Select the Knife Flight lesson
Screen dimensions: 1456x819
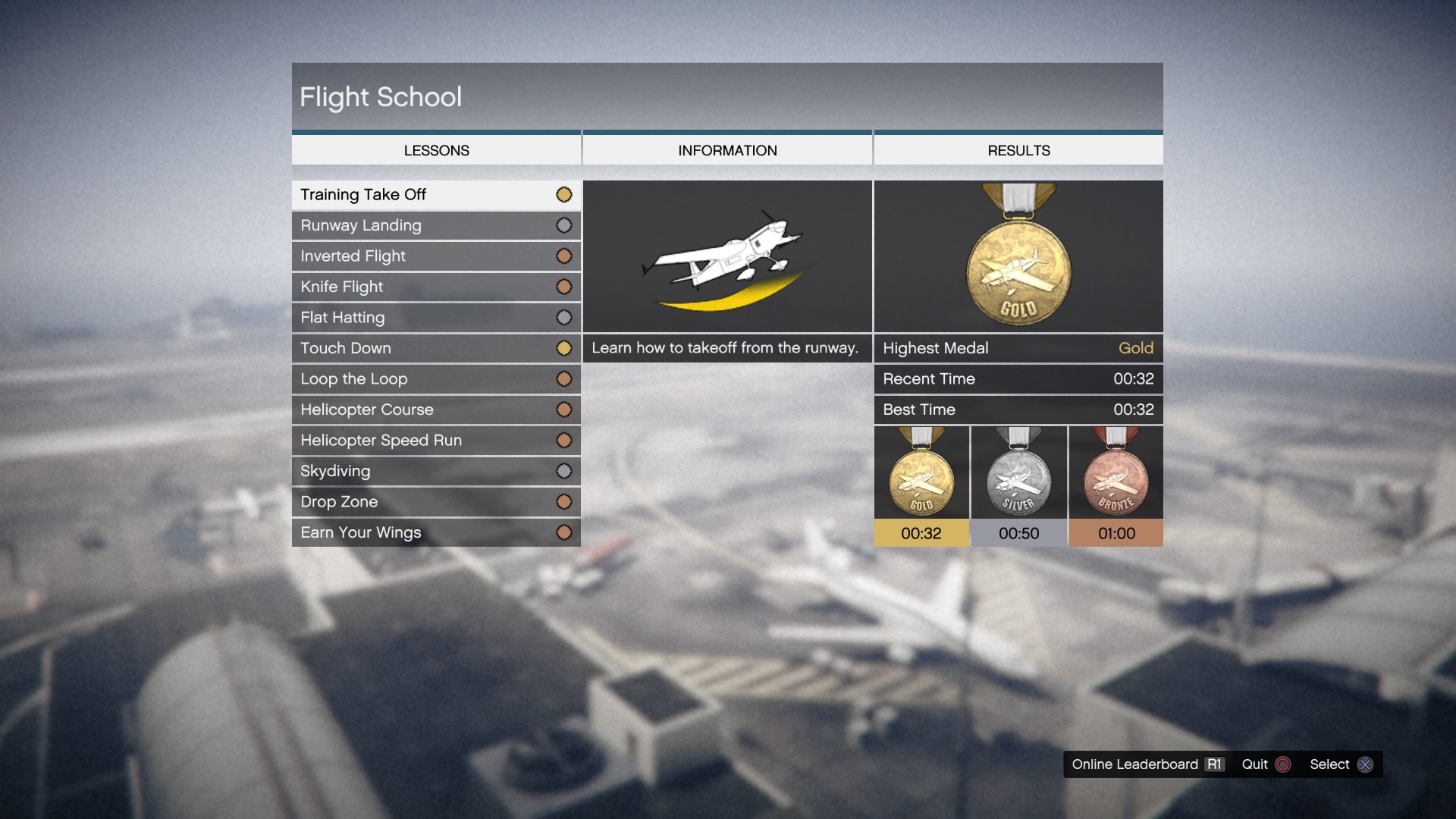pos(436,287)
